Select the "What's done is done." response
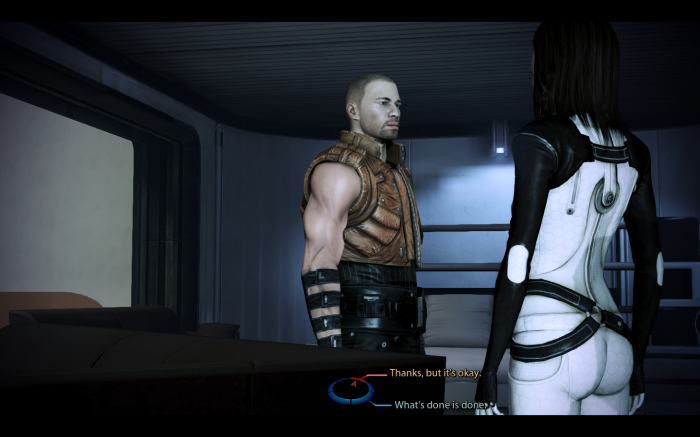 click(x=439, y=405)
